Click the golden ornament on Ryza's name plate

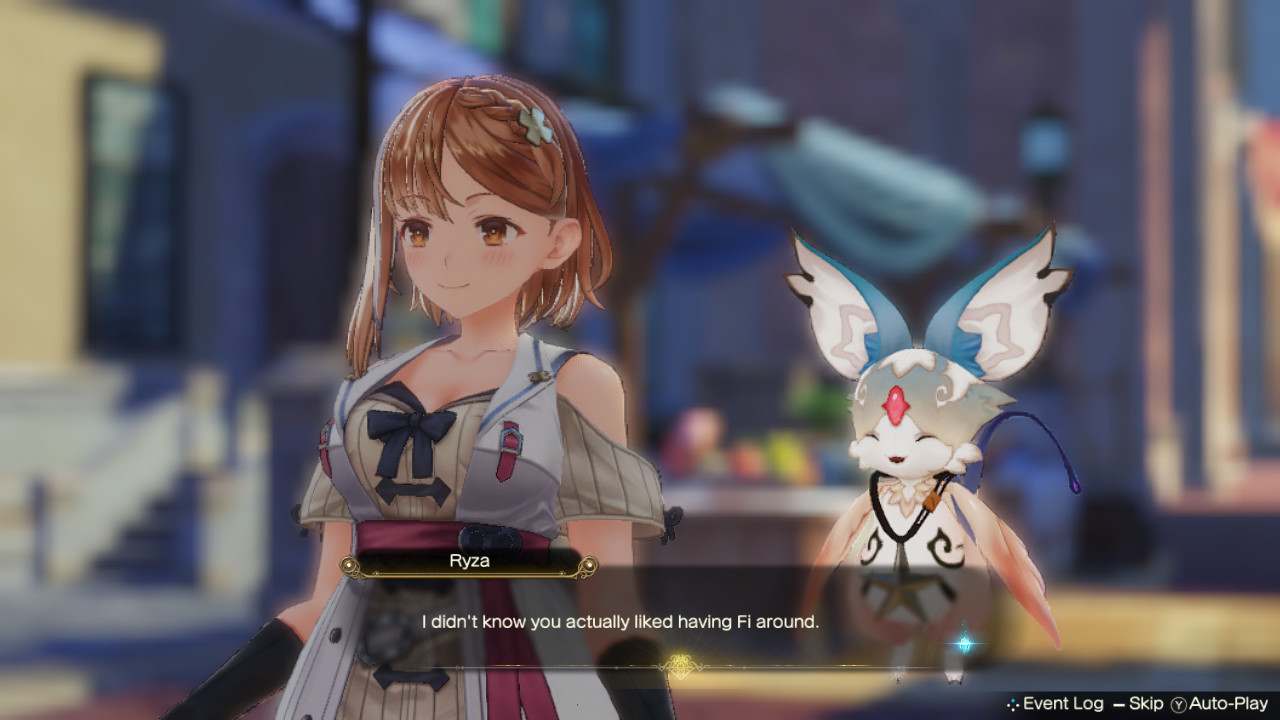pos(348,567)
